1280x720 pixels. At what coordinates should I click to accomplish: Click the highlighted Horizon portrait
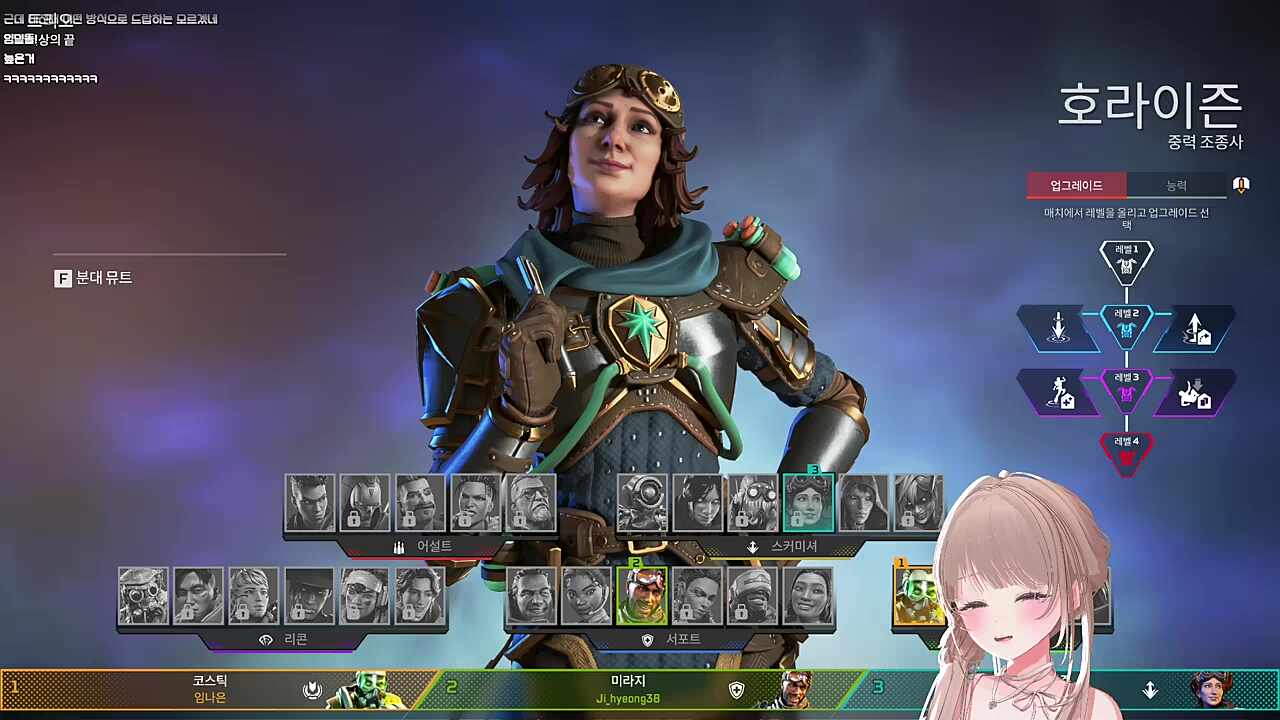(x=808, y=503)
